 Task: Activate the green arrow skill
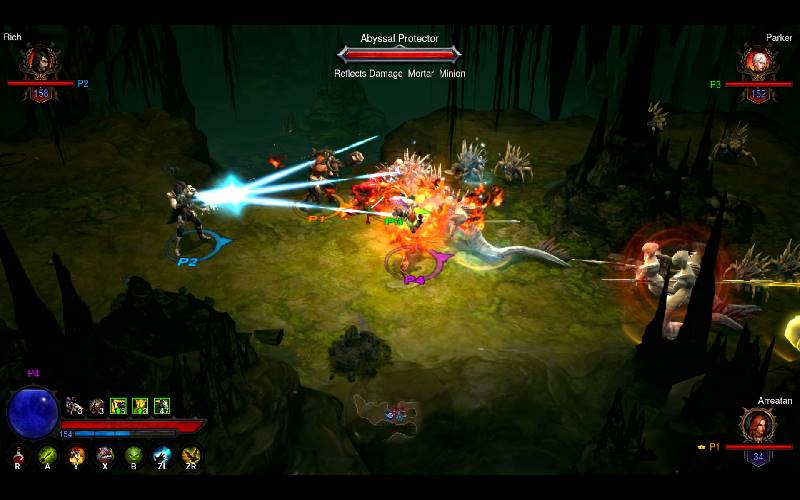click(47, 456)
